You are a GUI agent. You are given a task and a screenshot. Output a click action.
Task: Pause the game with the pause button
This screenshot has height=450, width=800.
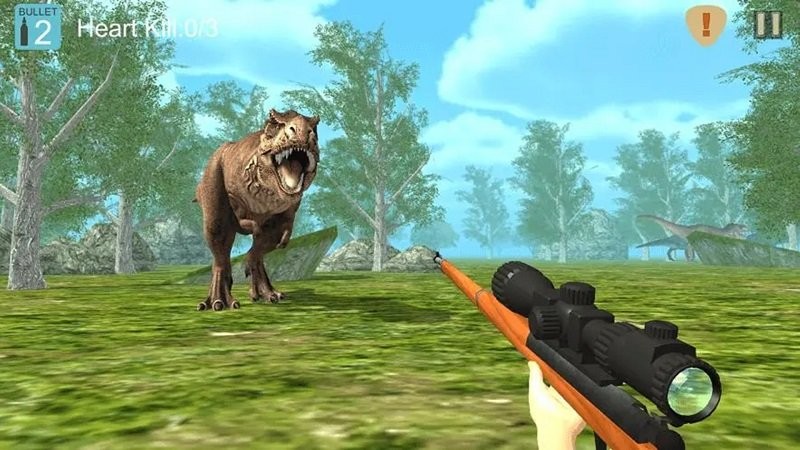[768, 24]
